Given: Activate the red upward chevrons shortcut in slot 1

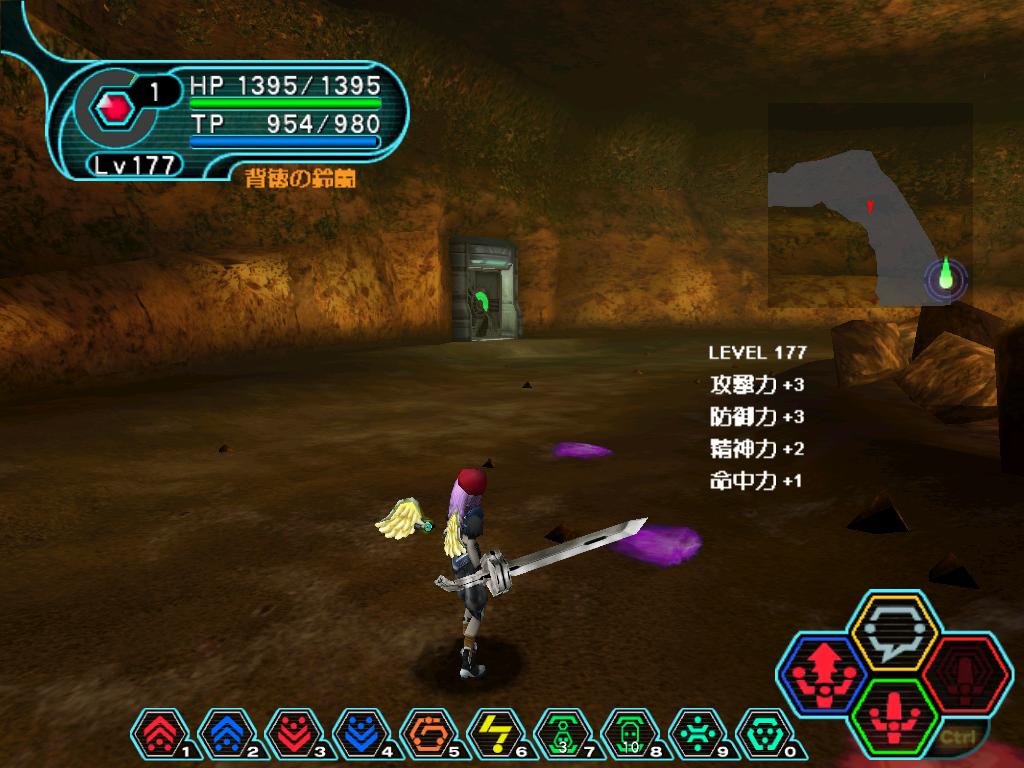Looking at the screenshot, I should click(159, 734).
